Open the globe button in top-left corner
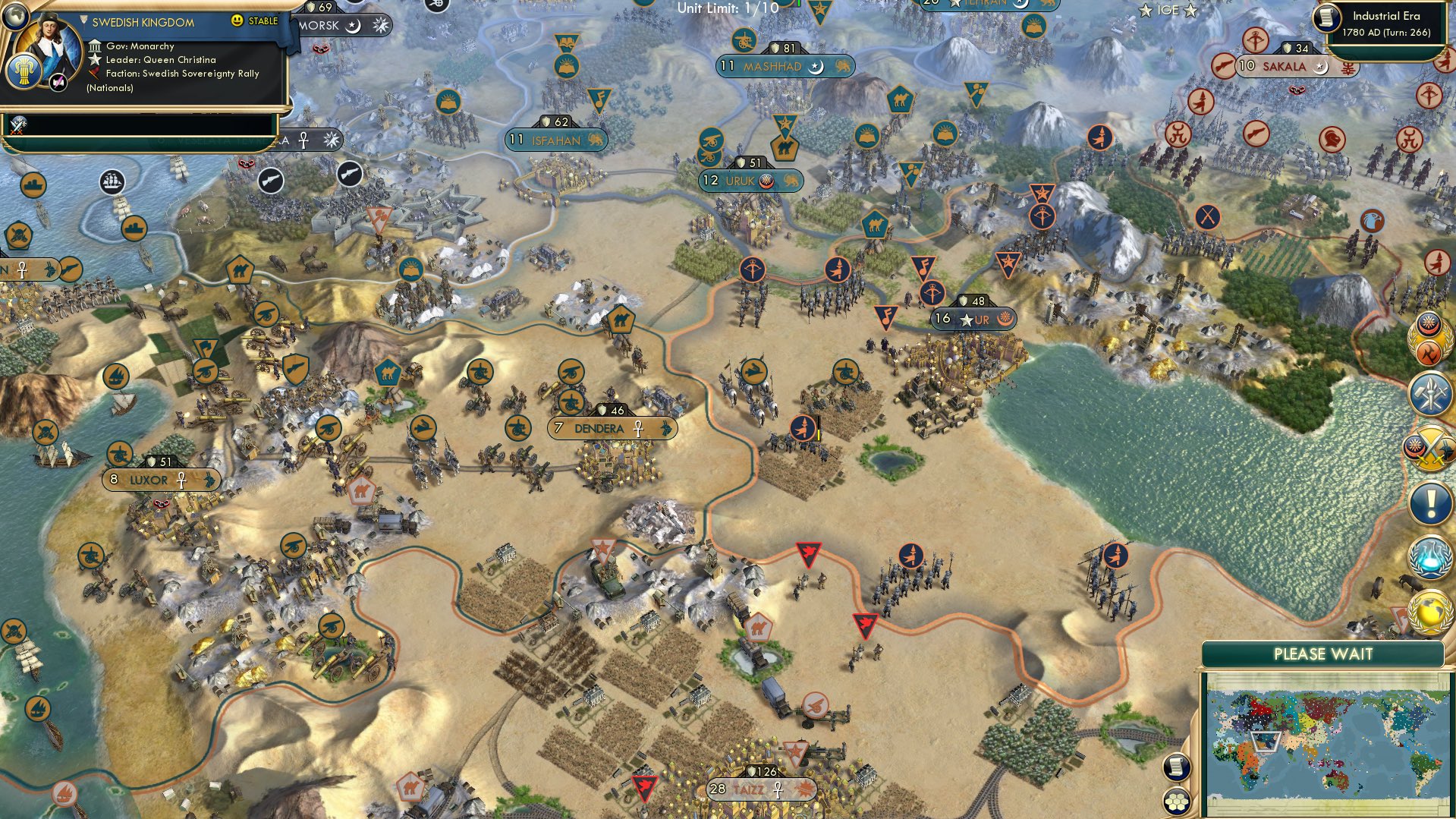 14,14
